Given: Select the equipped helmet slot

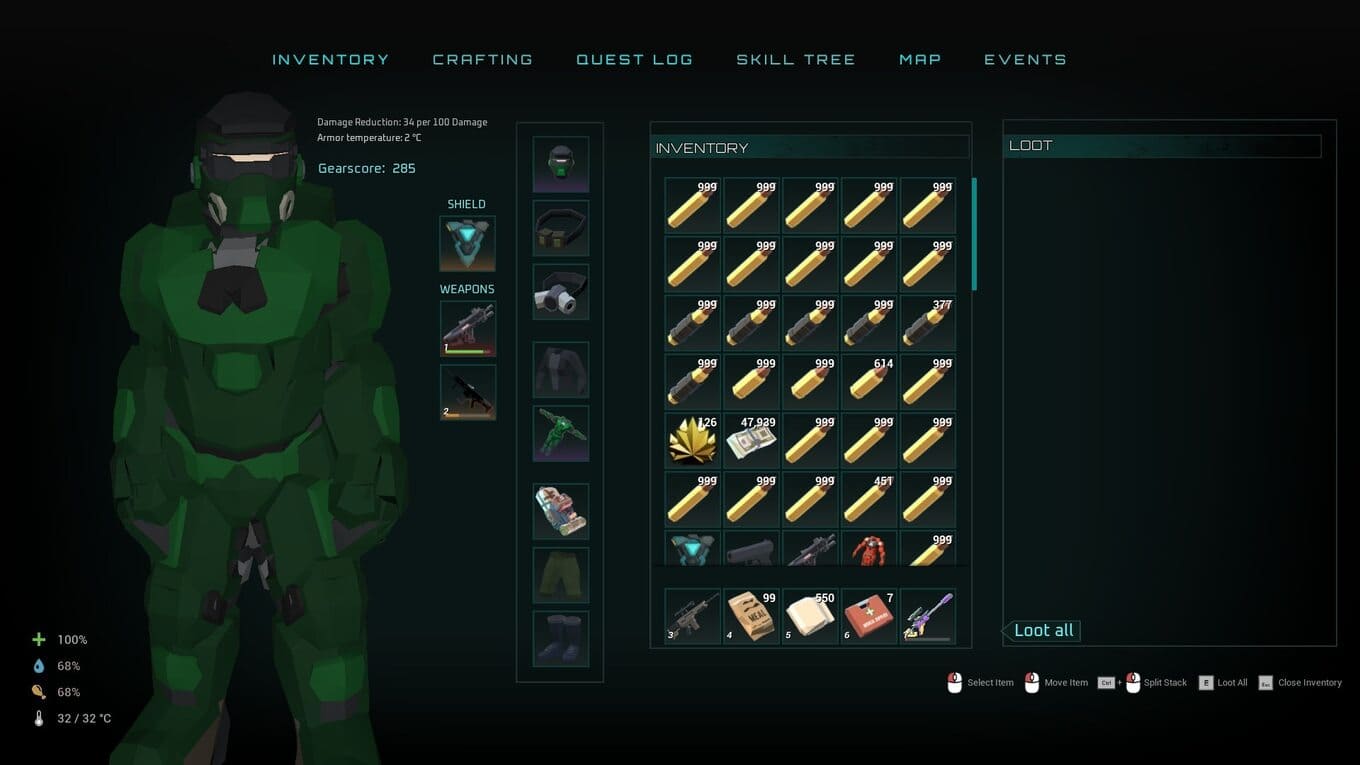Looking at the screenshot, I should tap(560, 164).
